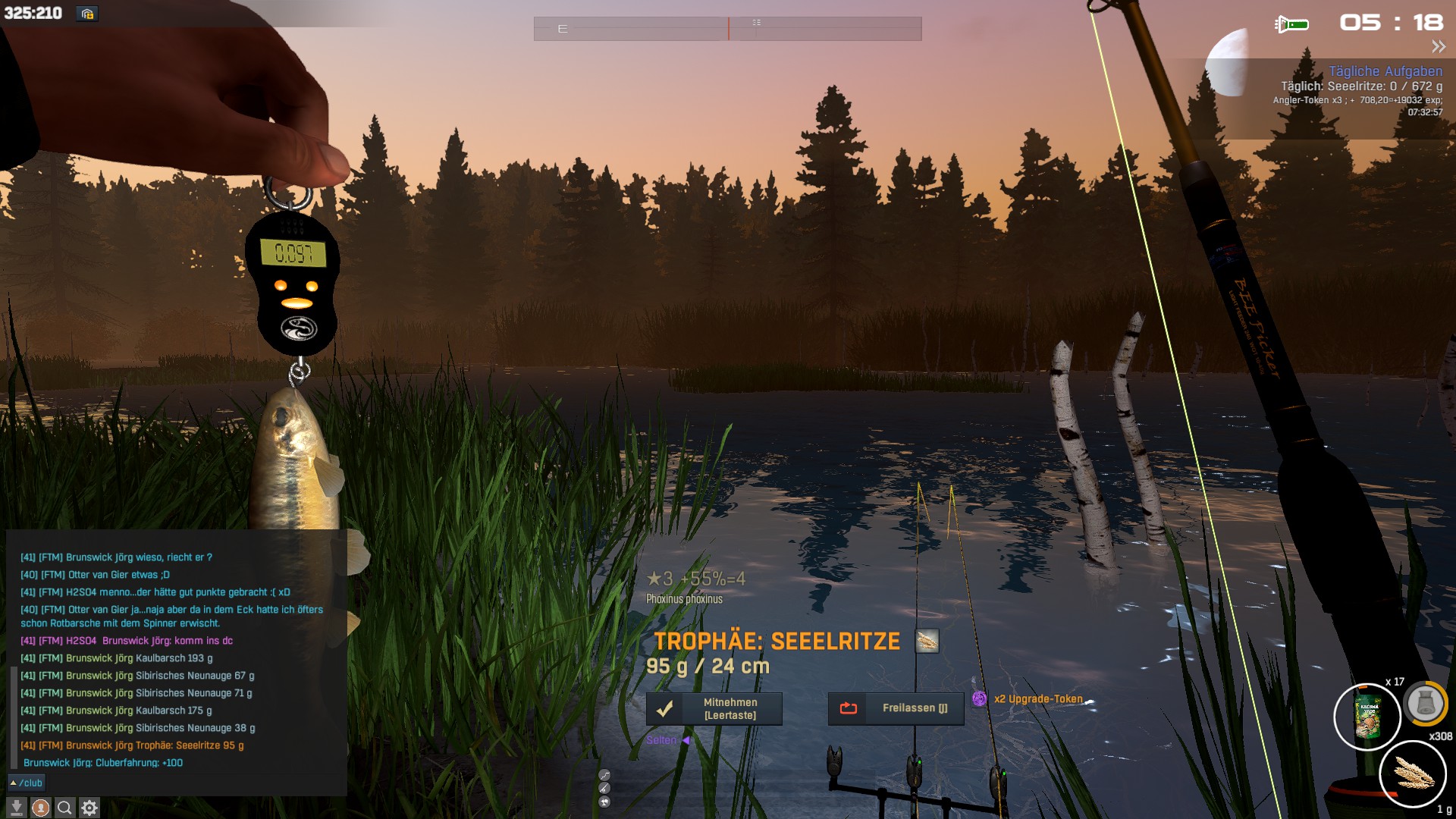Click the wheat bait thumbnail beside trophy name

pos(927,642)
